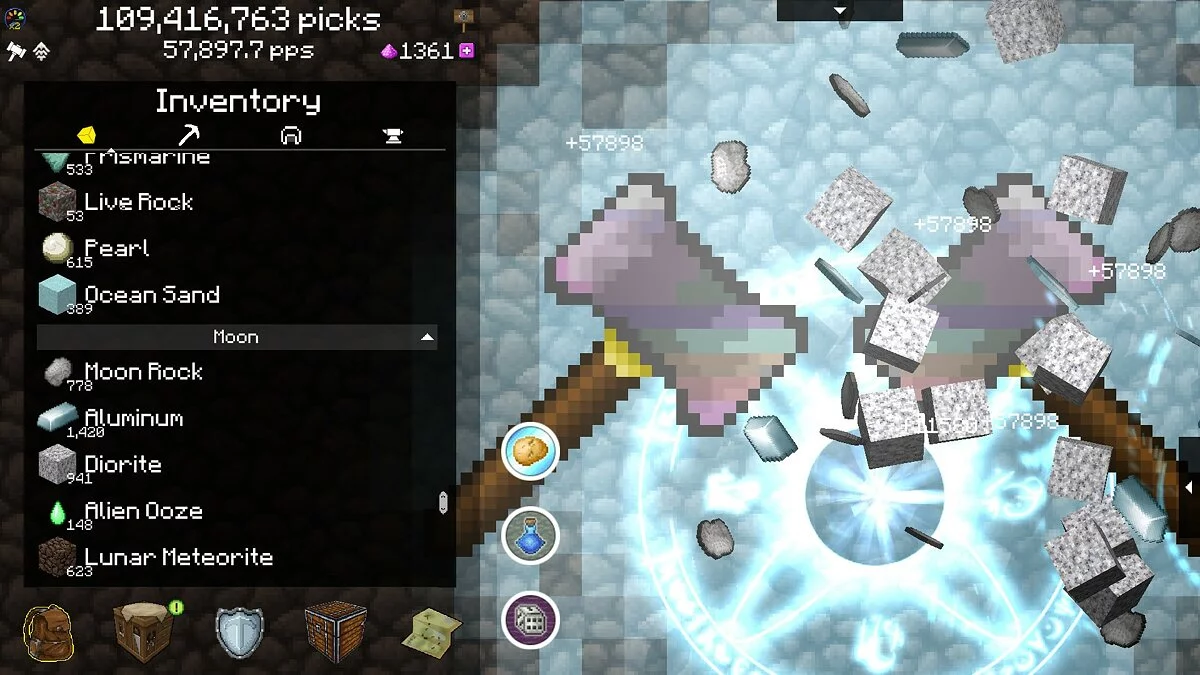This screenshot has height=675, width=1200.
Task: Open the shield and pickaxe menu
Action: [x=239, y=632]
